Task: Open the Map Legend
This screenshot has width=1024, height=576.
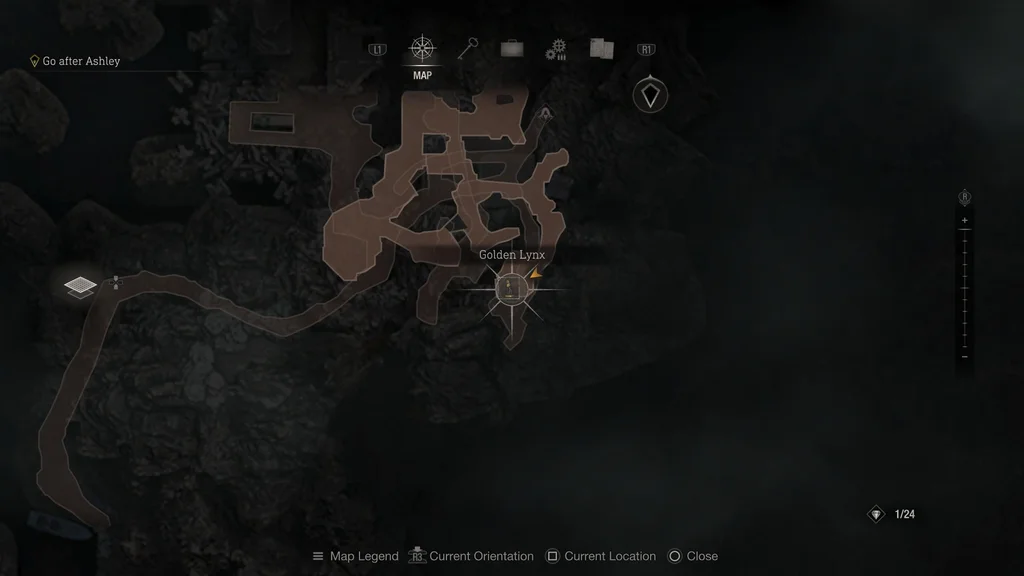Action: [355, 556]
